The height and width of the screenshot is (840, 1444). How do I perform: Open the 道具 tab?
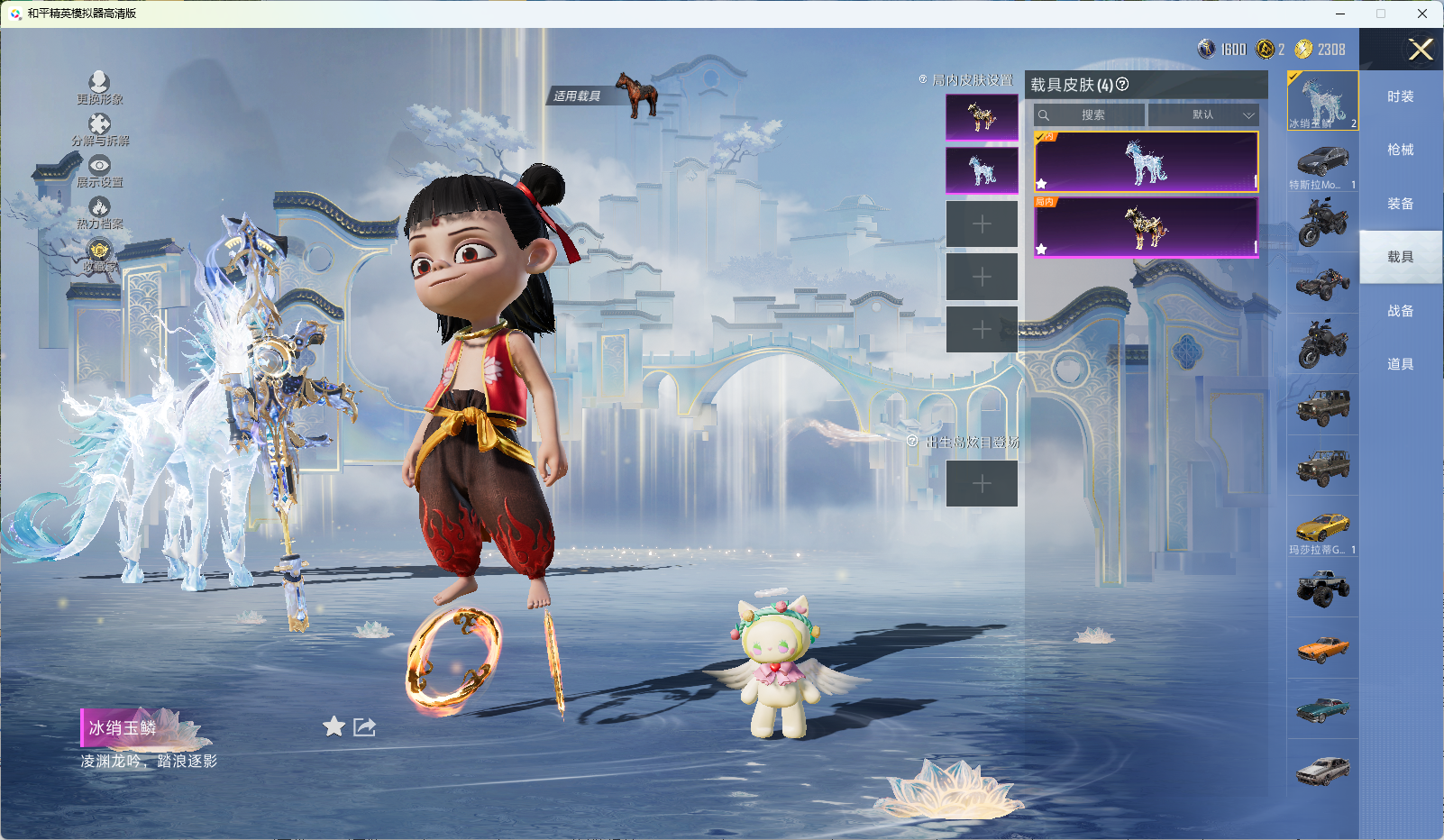pos(1400,364)
